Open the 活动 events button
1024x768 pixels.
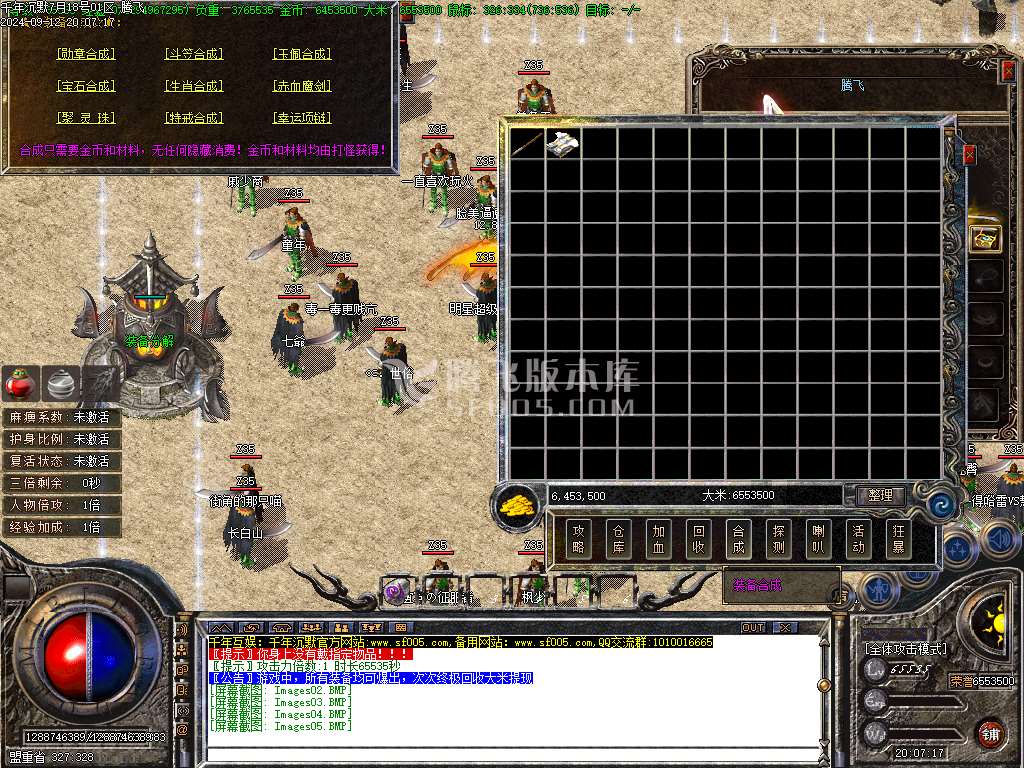(x=858, y=540)
